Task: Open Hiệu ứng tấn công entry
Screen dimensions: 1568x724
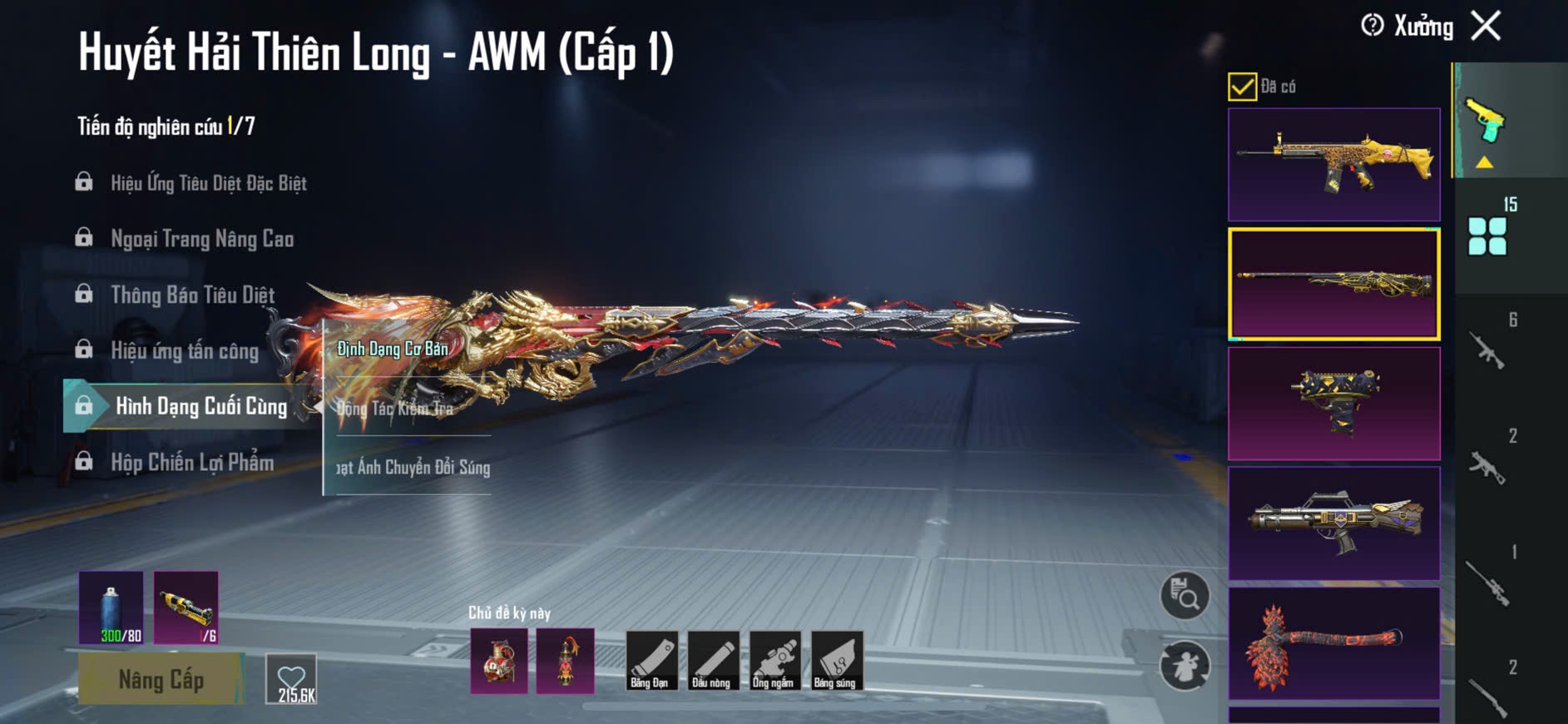Action: [184, 350]
